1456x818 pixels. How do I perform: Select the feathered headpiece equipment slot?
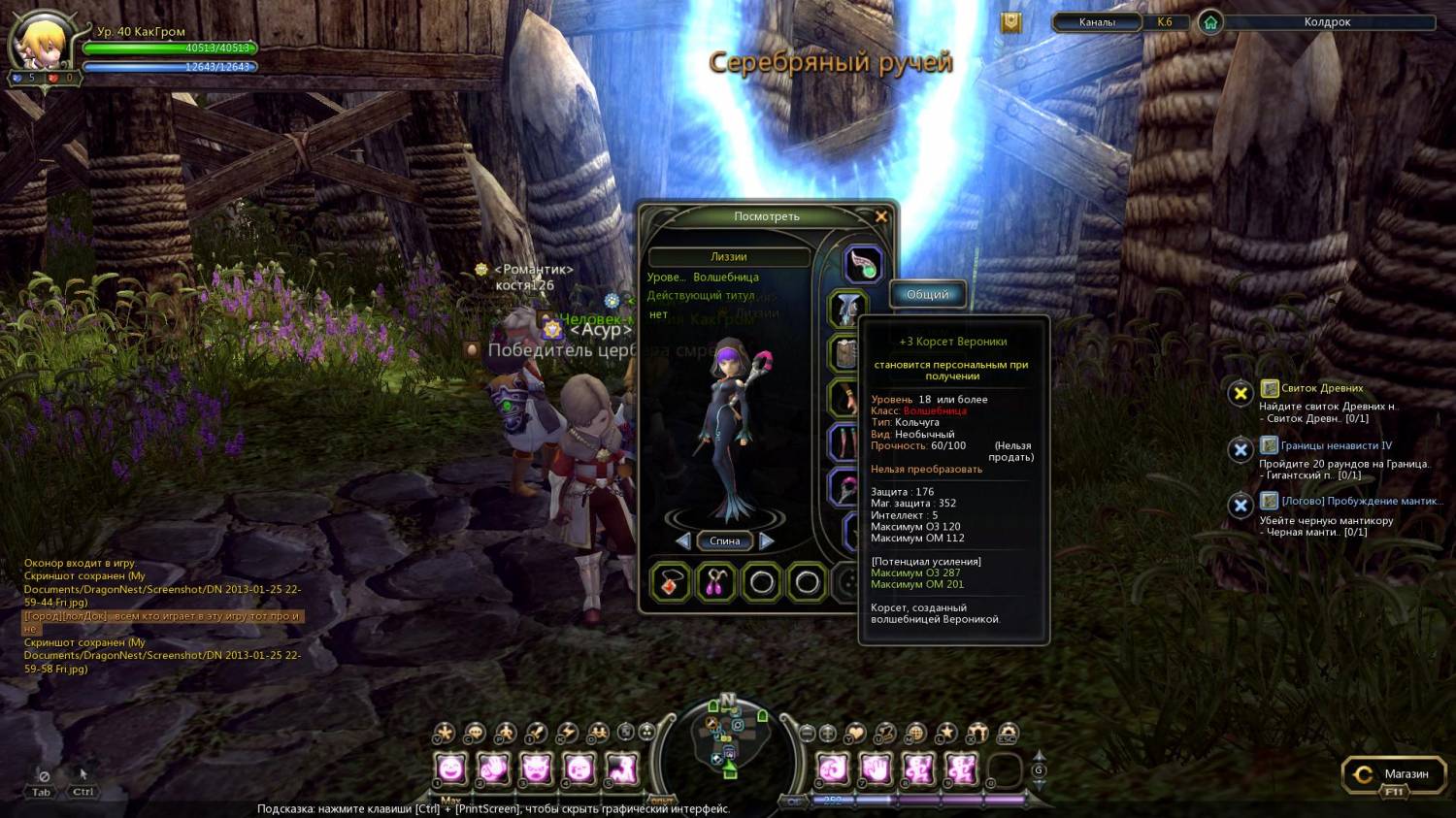pyautogui.click(x=861, y=263)
